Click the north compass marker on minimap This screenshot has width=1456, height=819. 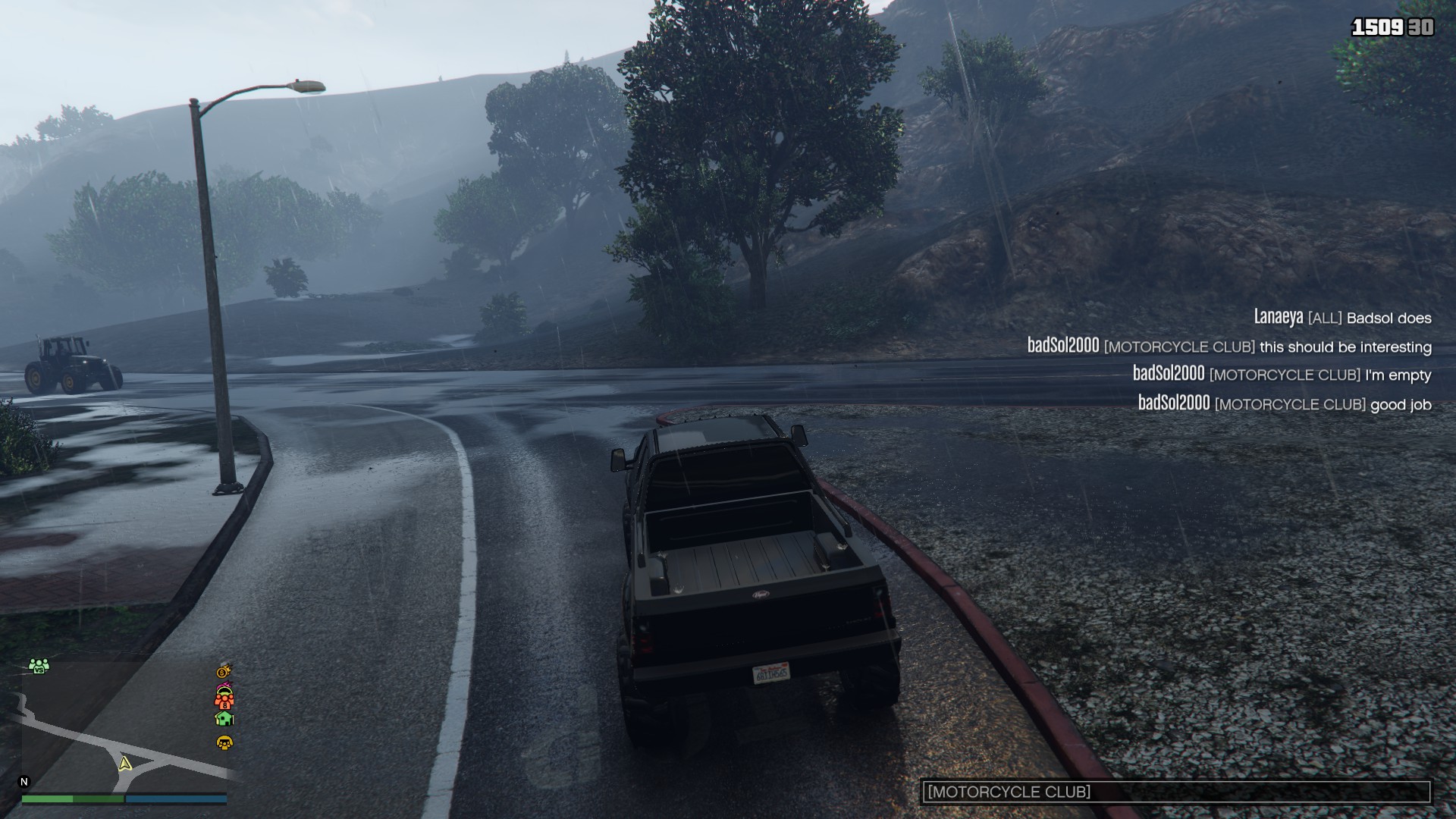pos(24,782)
